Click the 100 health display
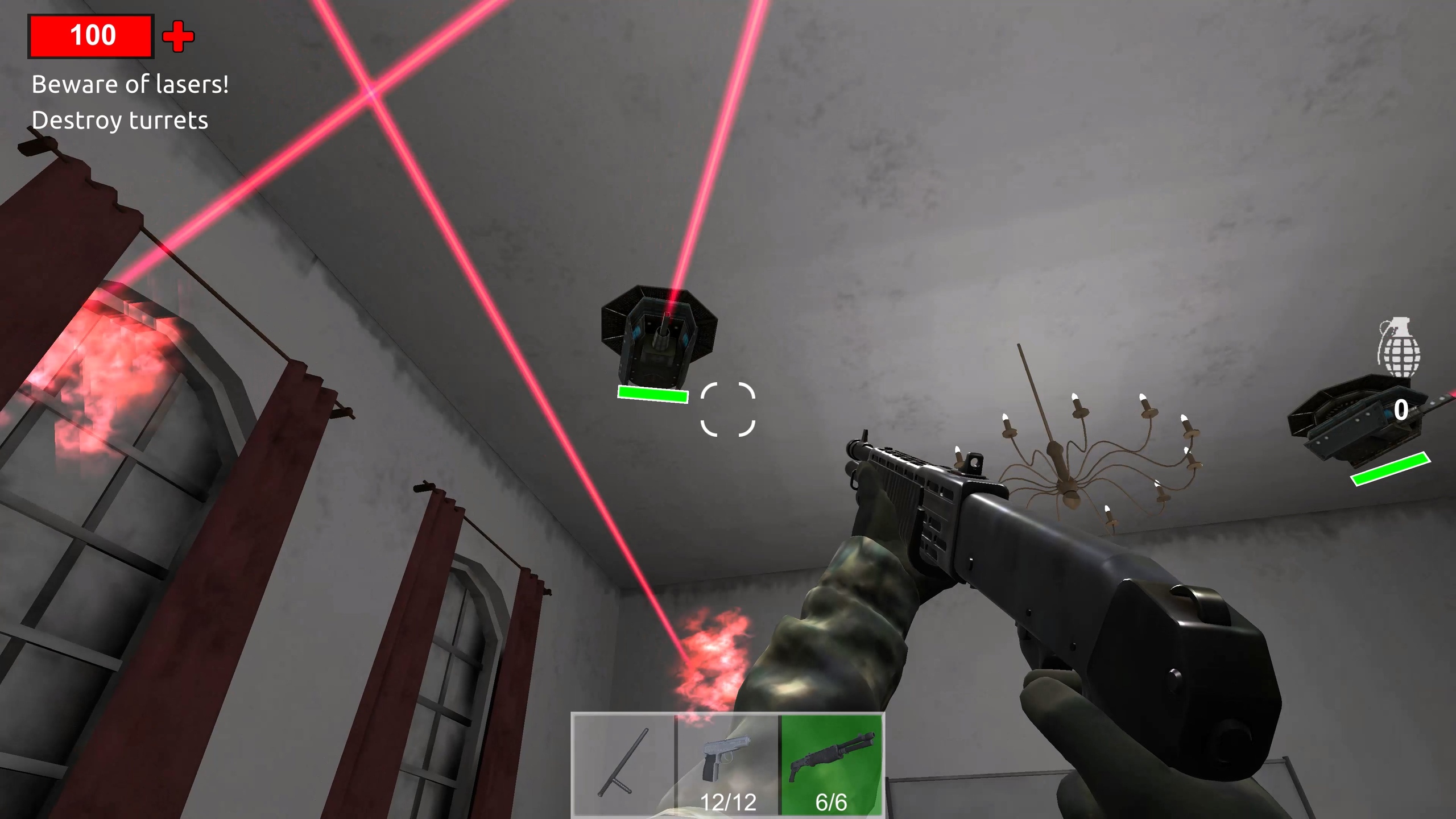The height and width of the screenshot is (819, 1456). (x=93, y=35)
